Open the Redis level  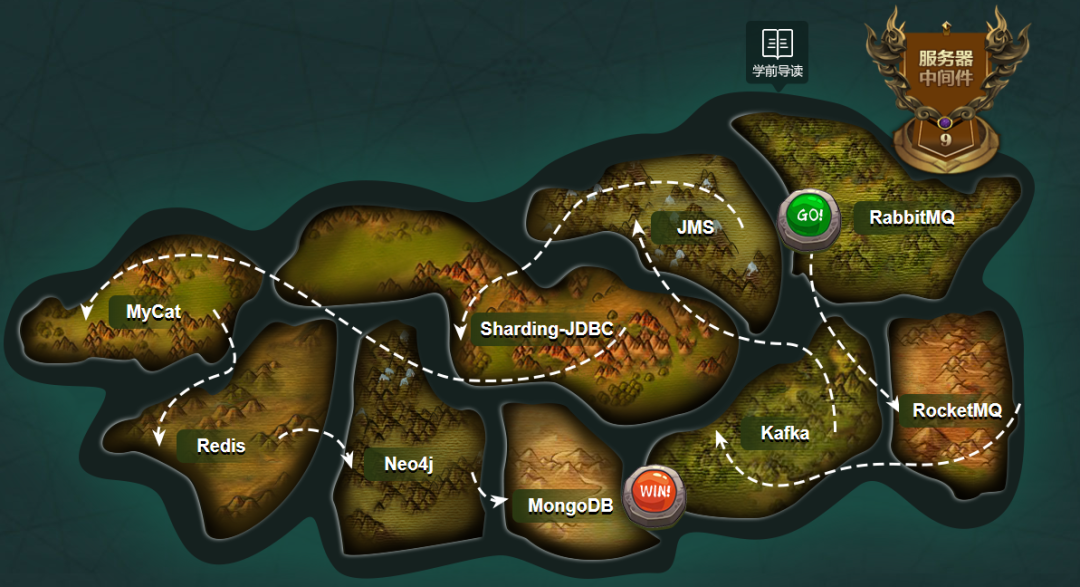pos(220,446)
